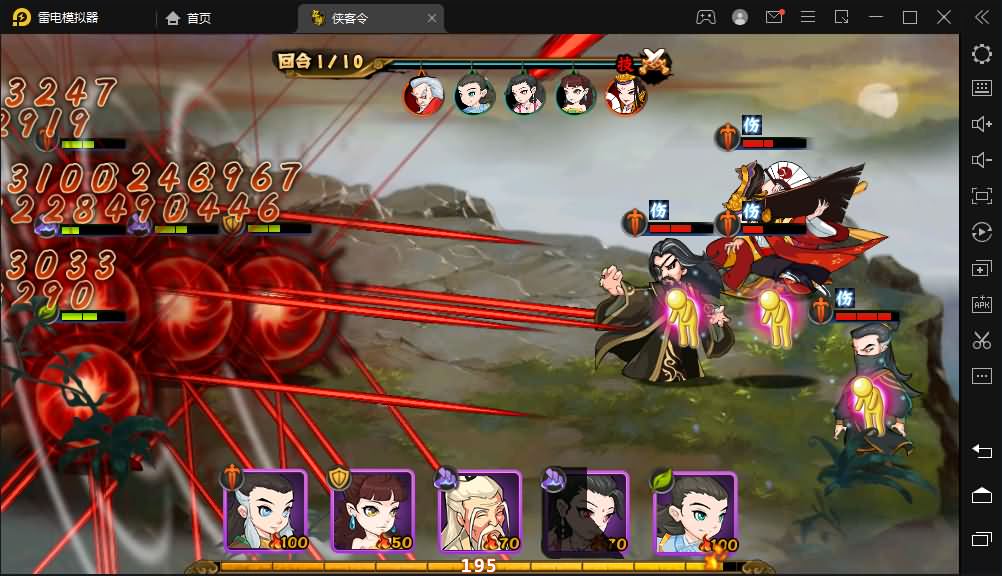The height and width of the screenshot is (576, 1002).
Task: Trigger the white-bearded elder's skill card
Action: 480,511
